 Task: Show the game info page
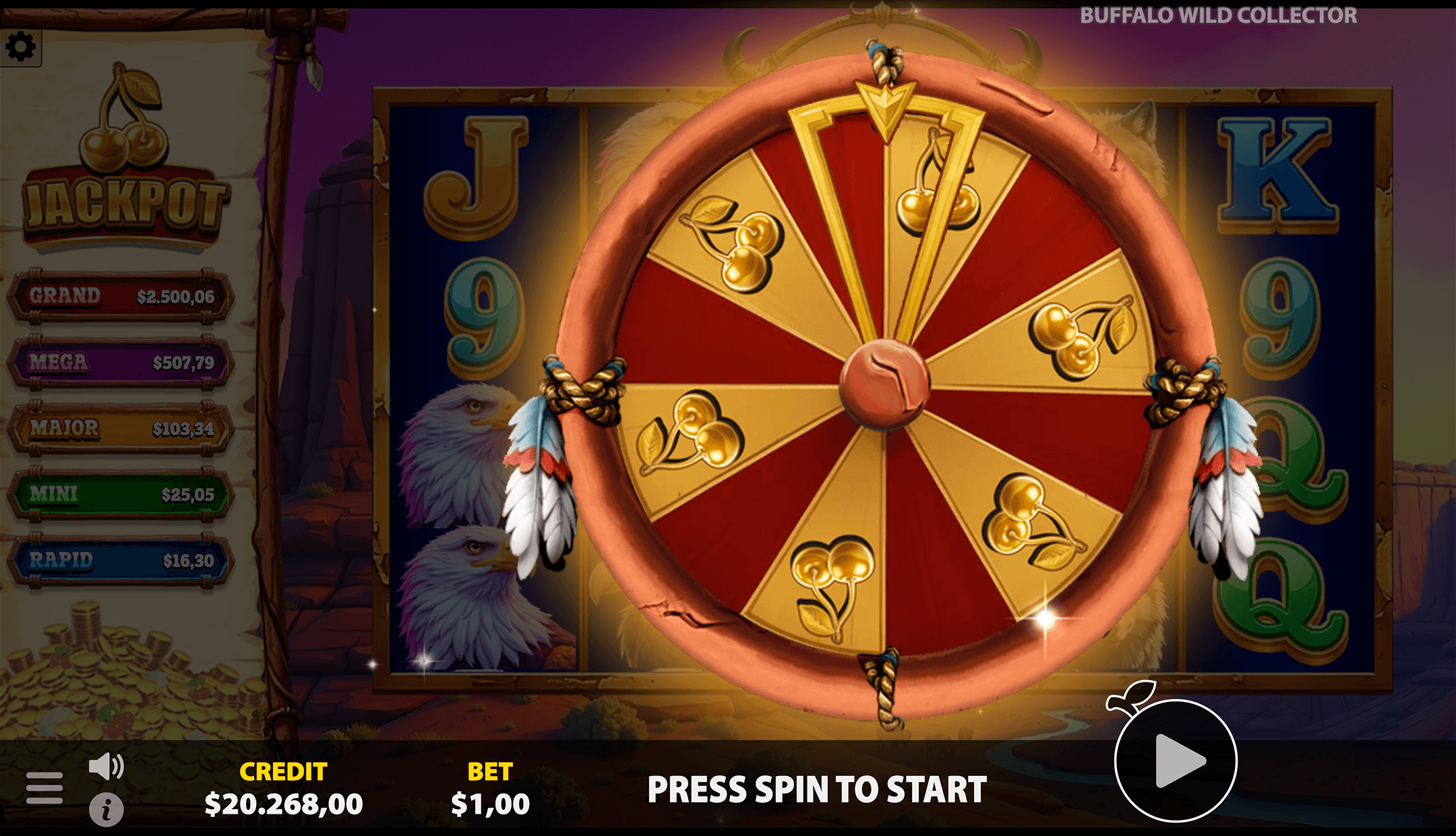coord(107,810)
